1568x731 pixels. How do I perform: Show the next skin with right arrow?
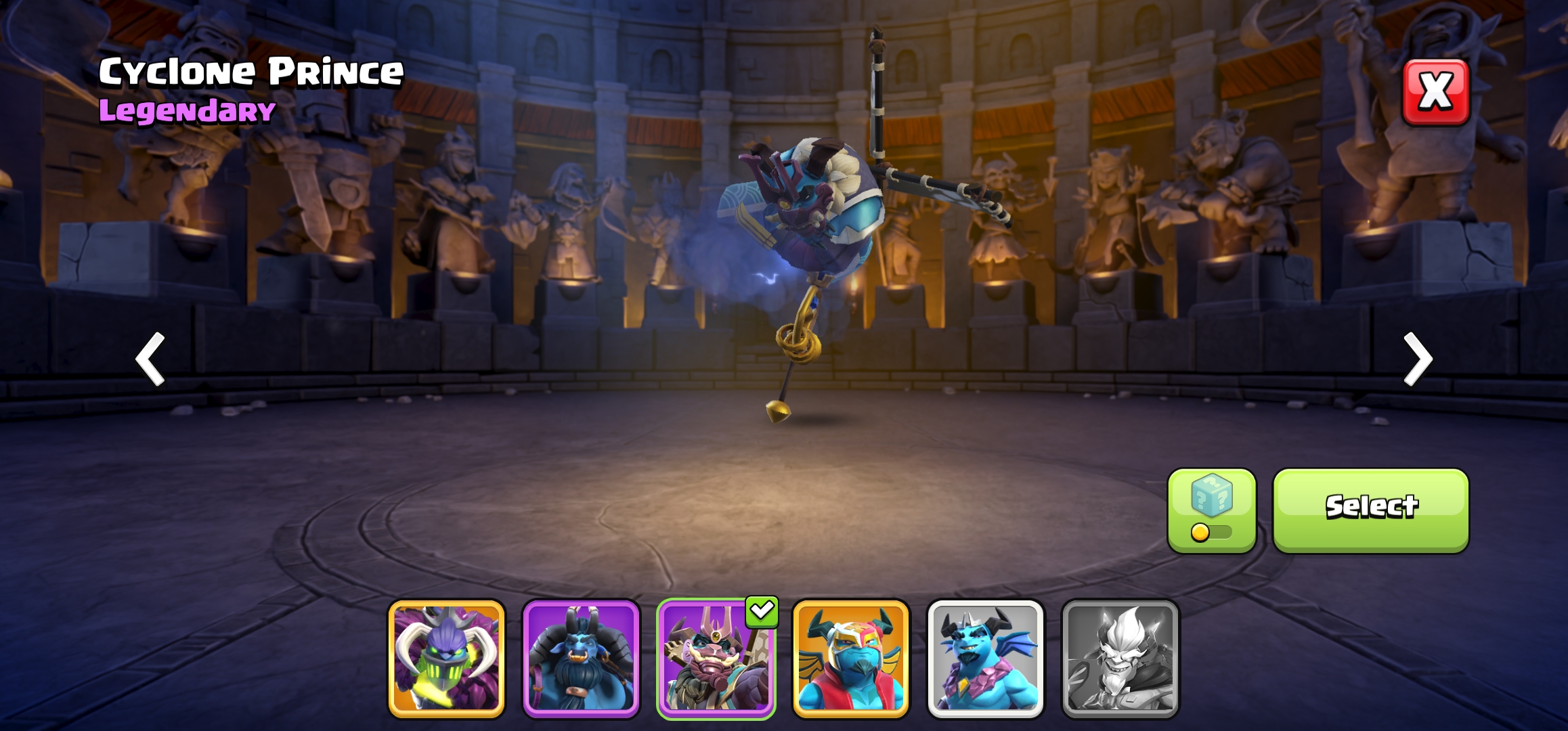coord(1417,359)
